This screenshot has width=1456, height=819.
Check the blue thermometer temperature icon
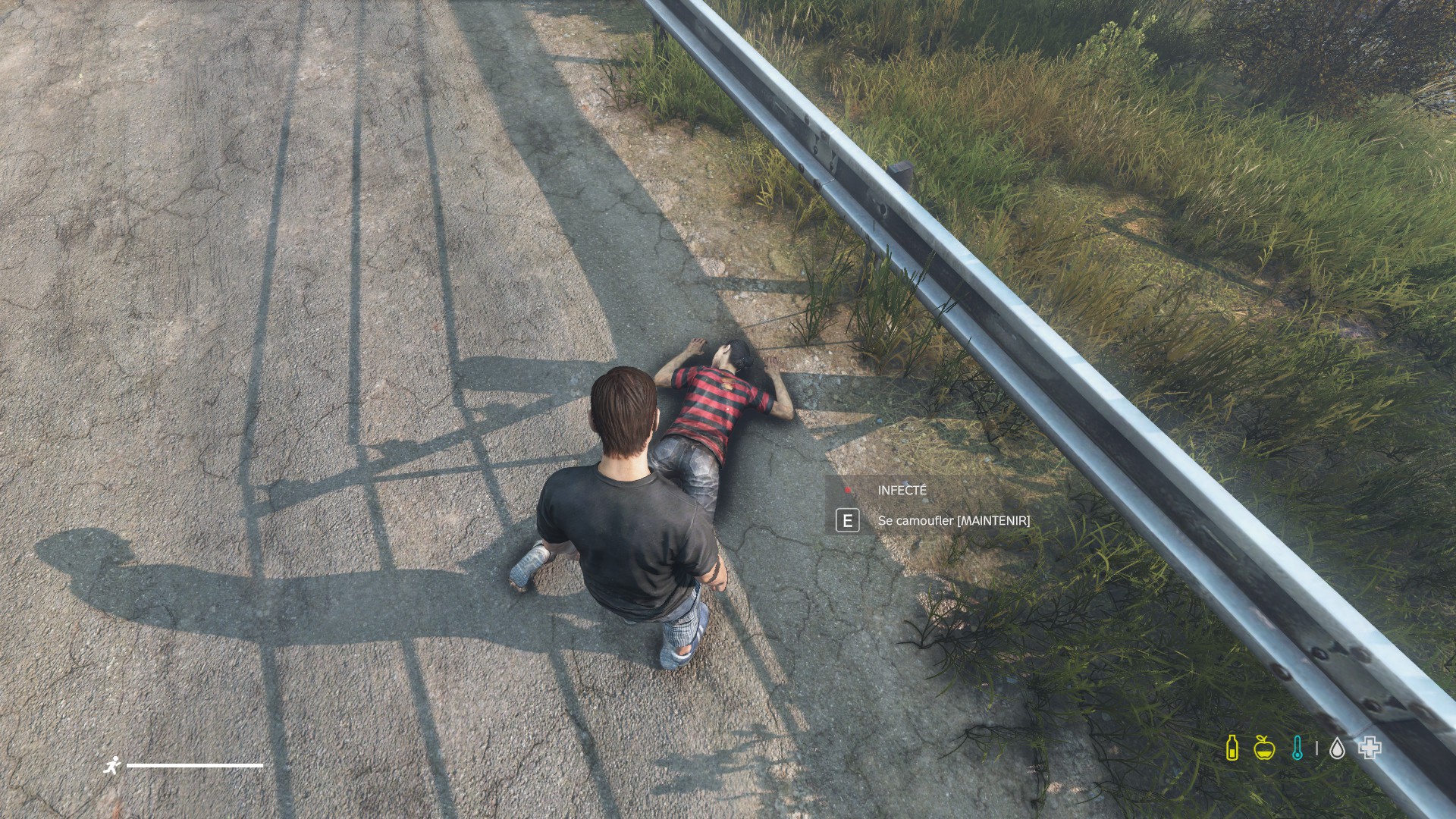coord(1297,748)
